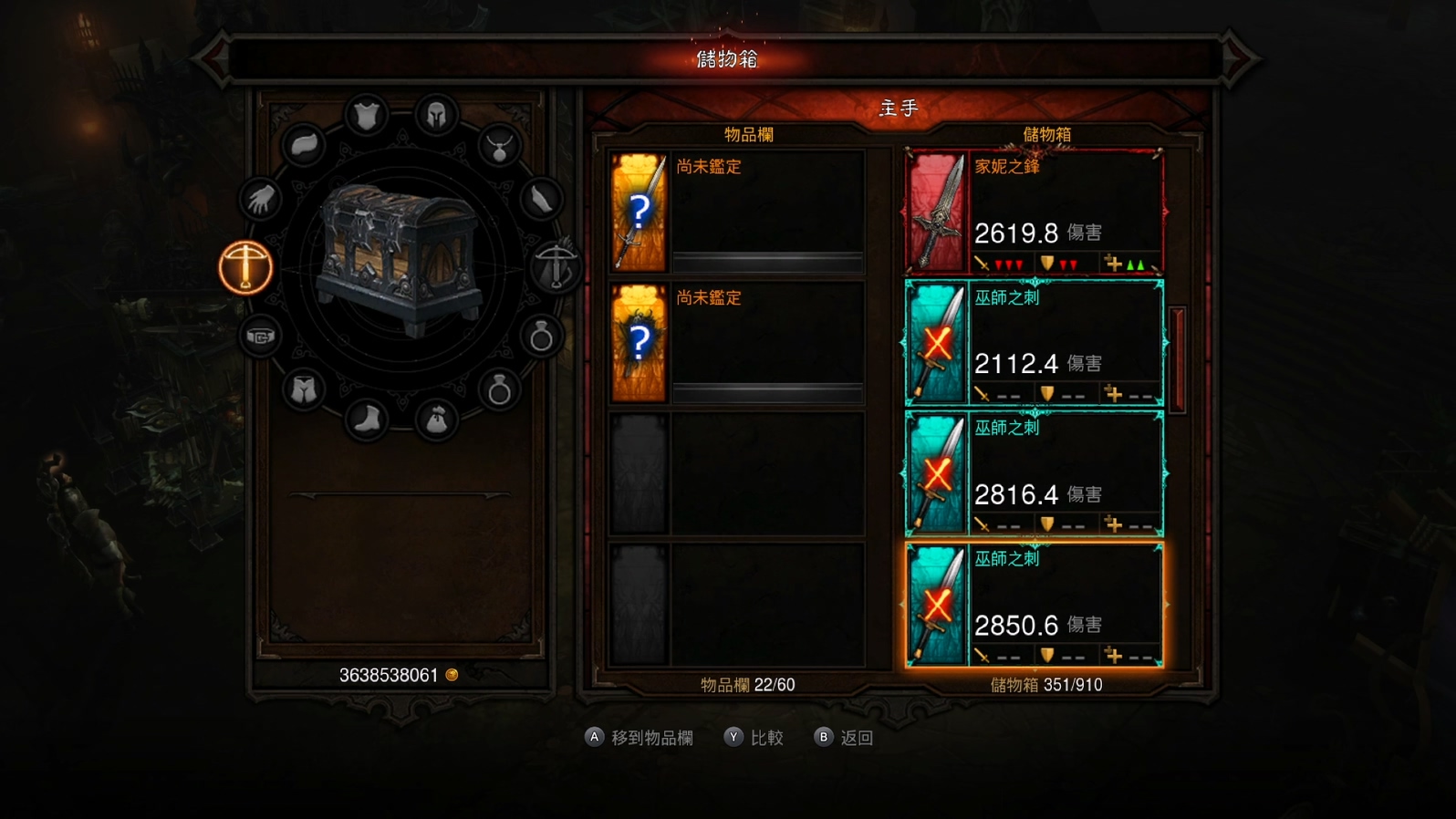Open the bracers slot on the wheel

(541, 199)
